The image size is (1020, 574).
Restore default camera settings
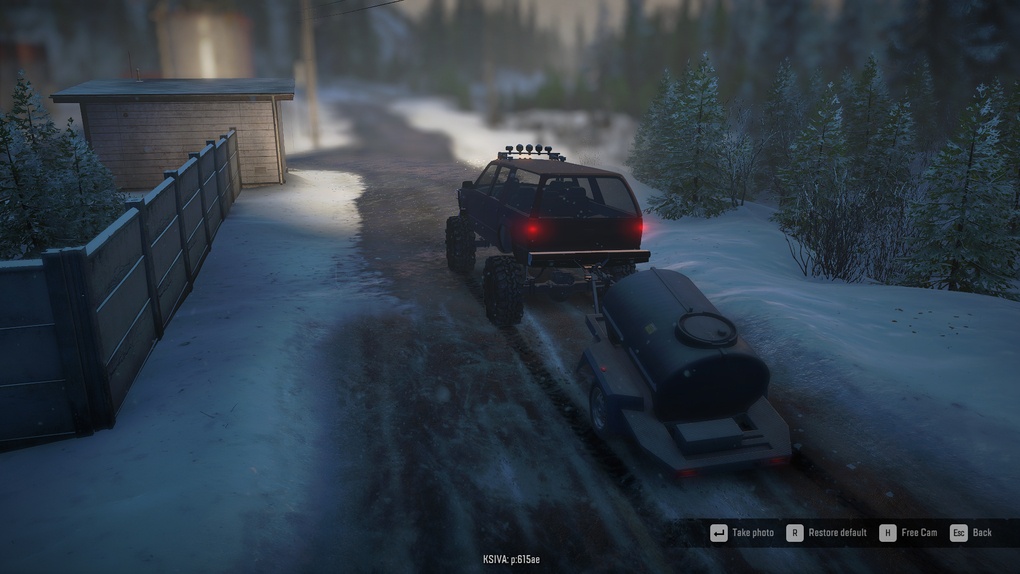(x=827, y=533)
